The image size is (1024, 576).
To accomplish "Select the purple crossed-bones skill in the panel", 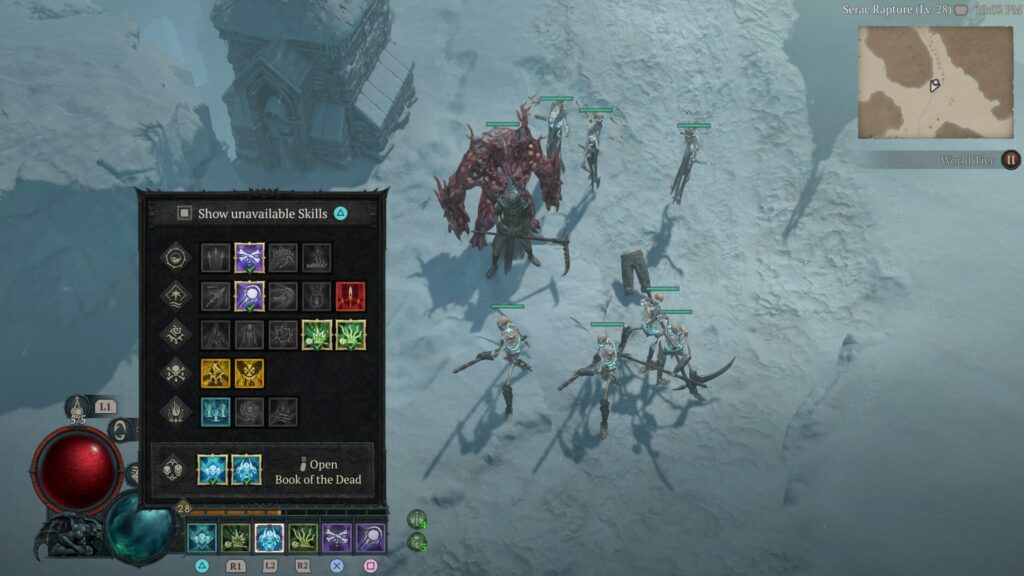I will tap(249, 258).
